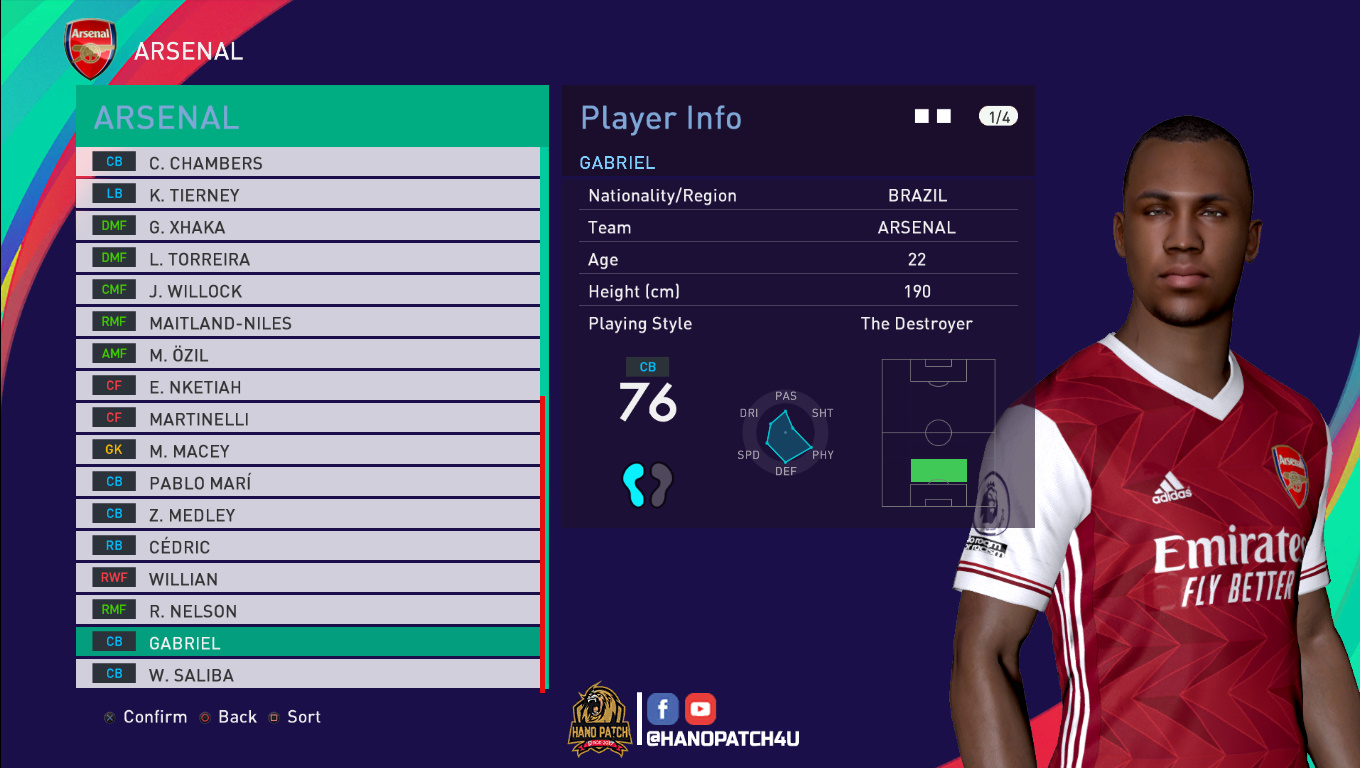This screenshot has width=1360, height=768.
Task: Select the CB badge above Gabriel's 76 rating
Action: (x=647, y=367)
